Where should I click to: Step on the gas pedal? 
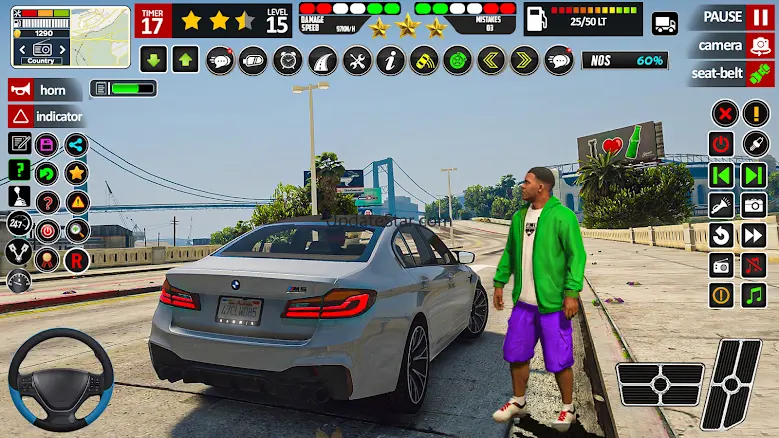(x=731, y=383)
